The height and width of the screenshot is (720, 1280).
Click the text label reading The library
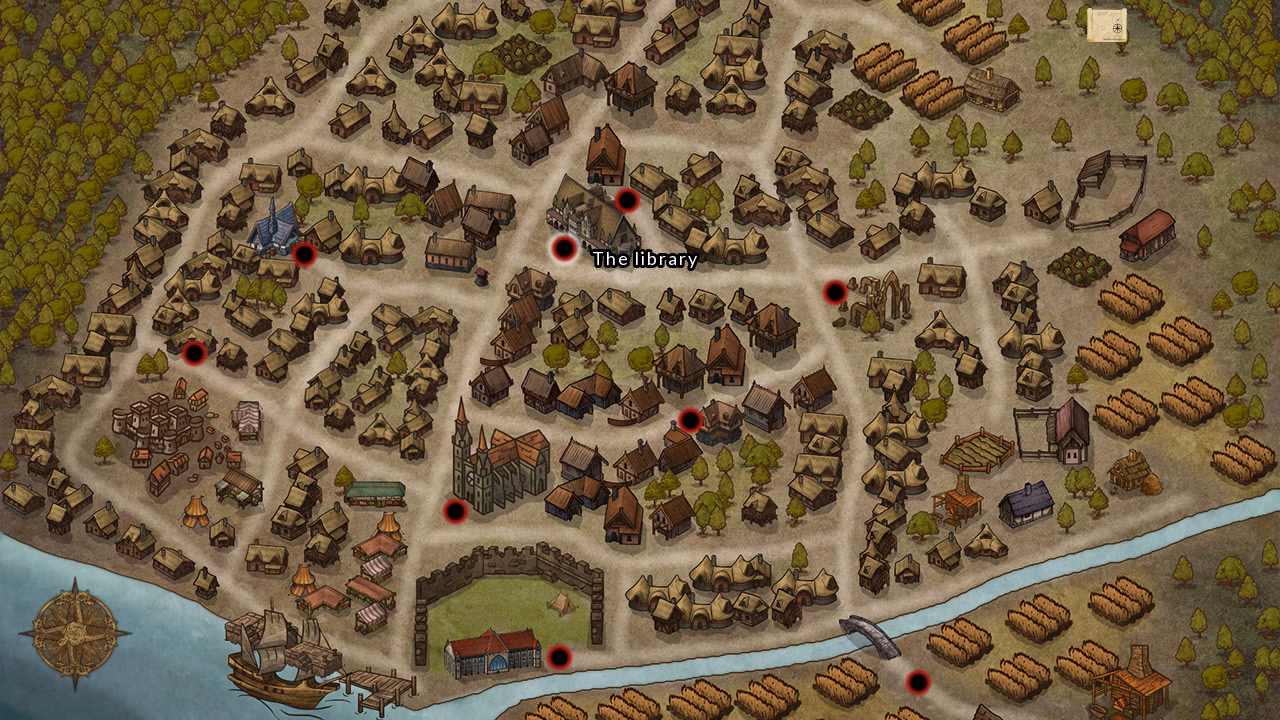click(x=644, y=257)
